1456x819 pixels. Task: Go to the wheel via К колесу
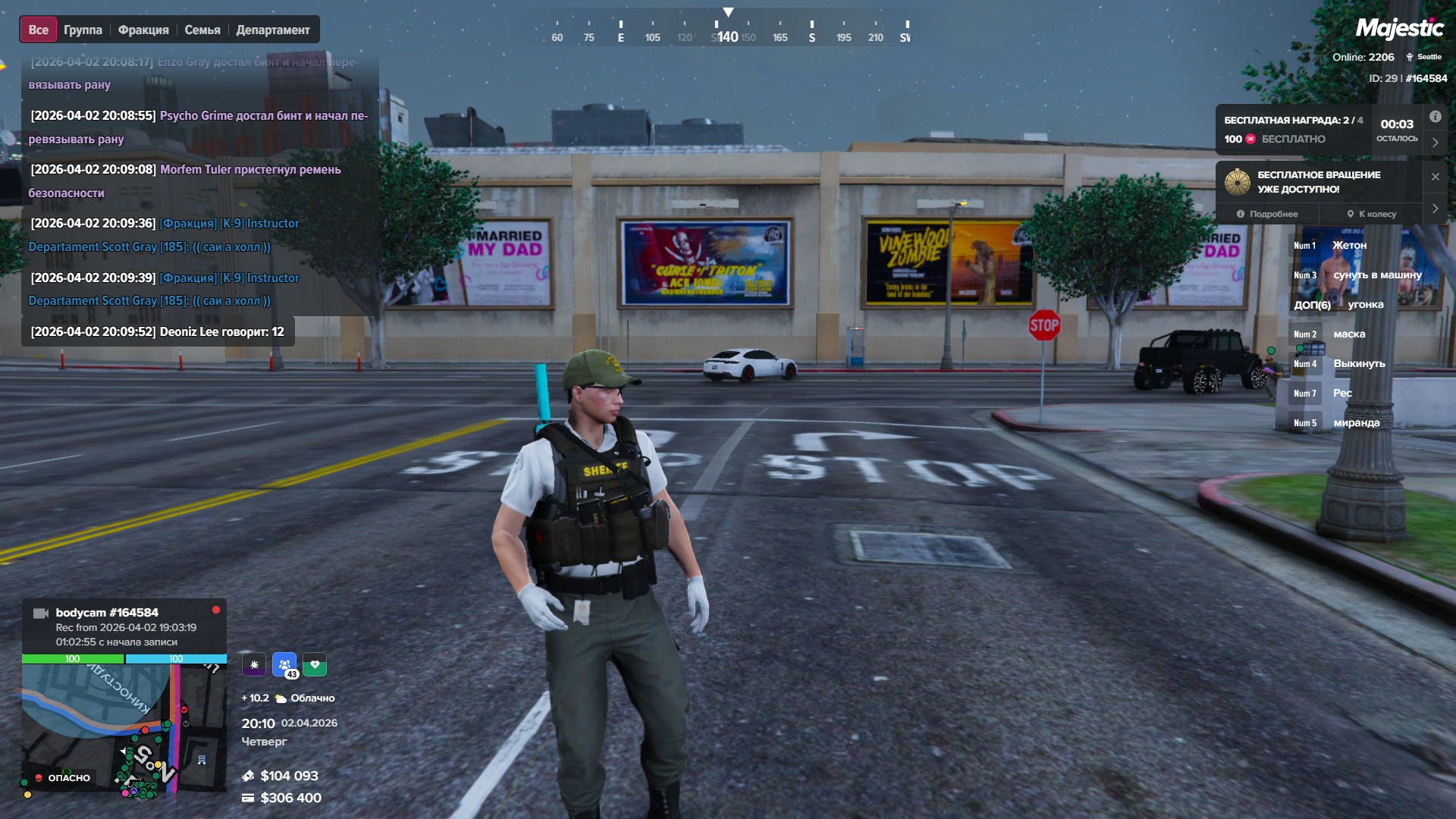1372,214
